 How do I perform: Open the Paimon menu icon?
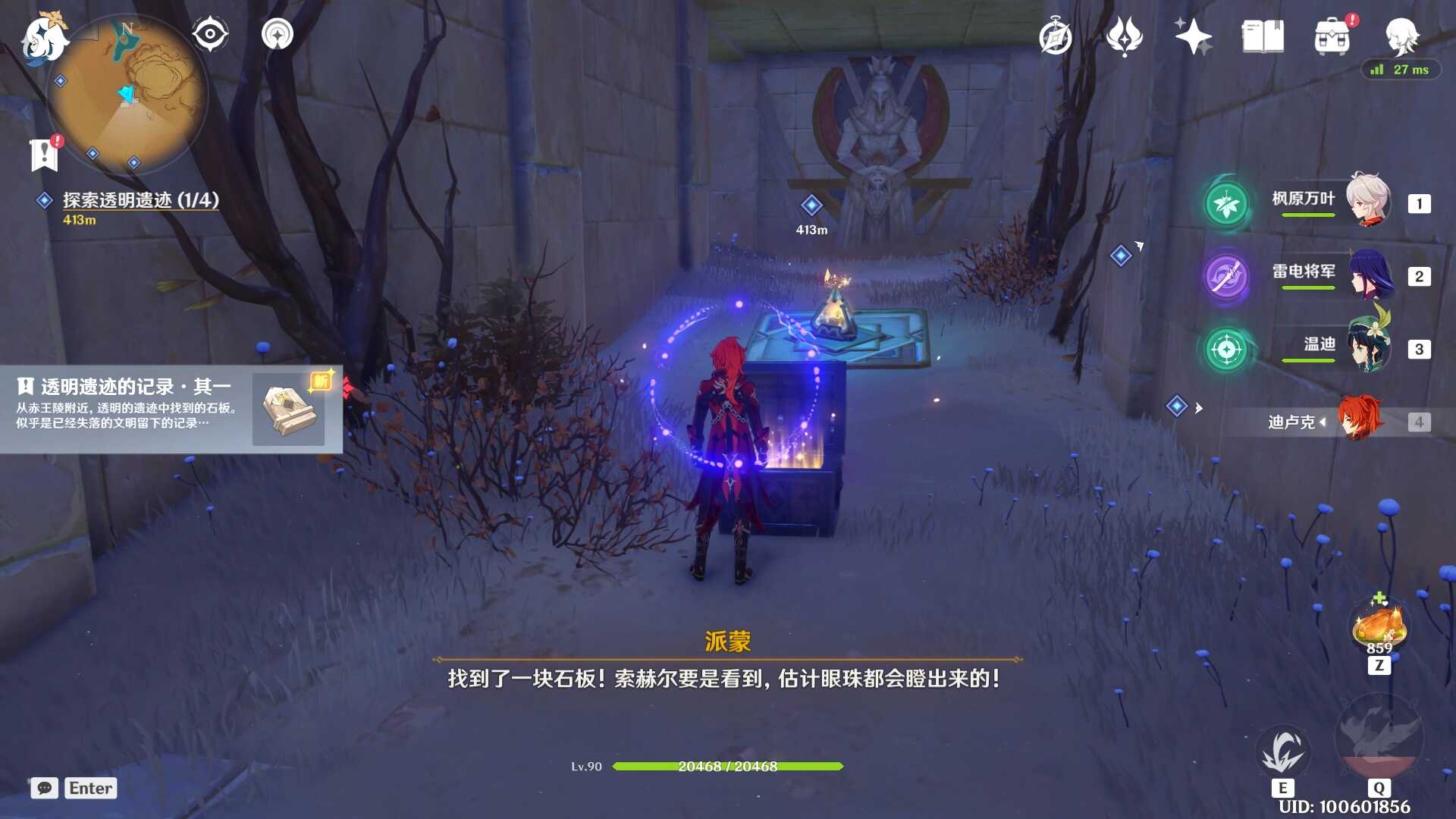point(43,38)
